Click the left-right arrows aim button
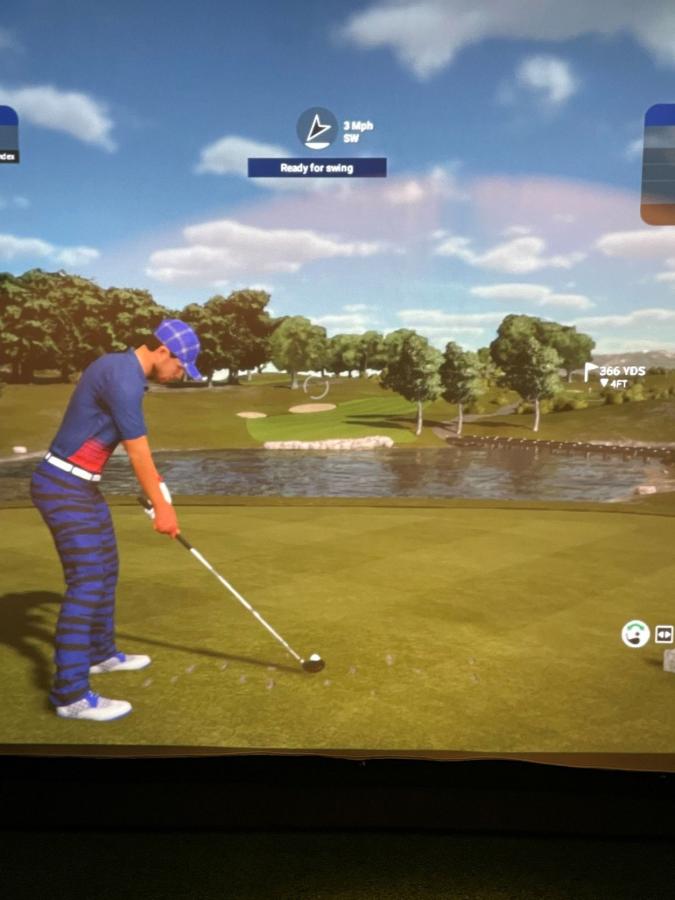 coord(664,634)
